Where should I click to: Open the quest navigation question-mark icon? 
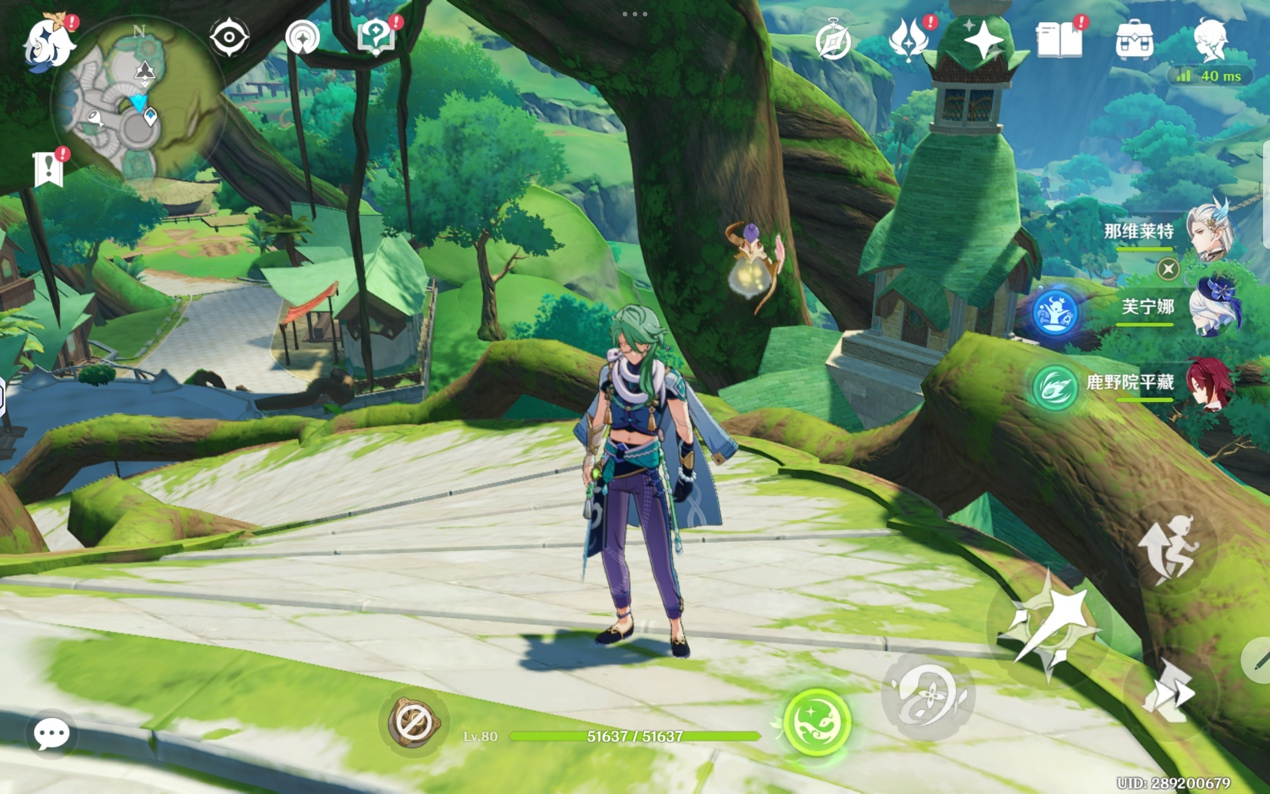(376, 38)
